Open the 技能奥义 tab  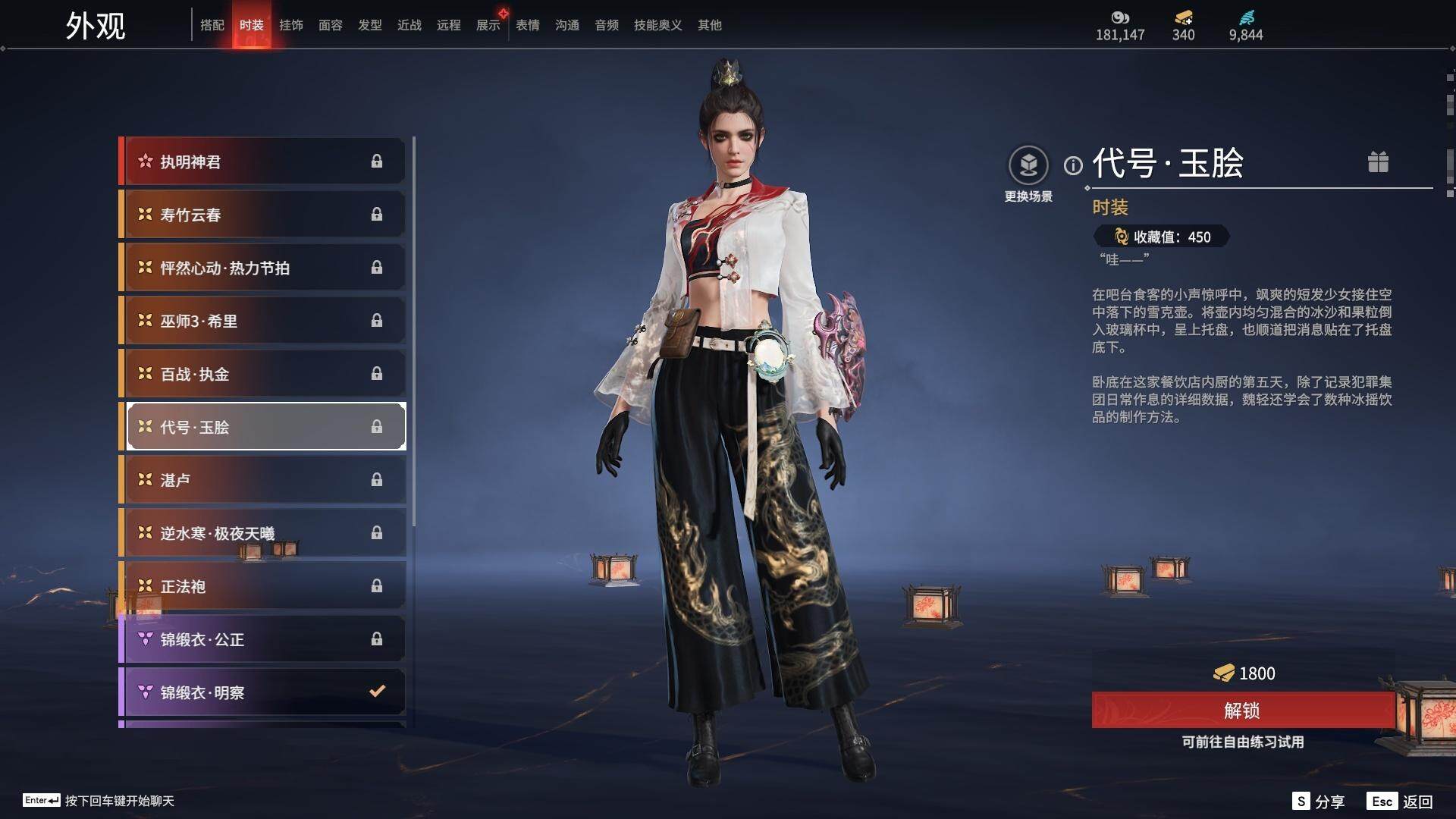click(x=657, y=25)
